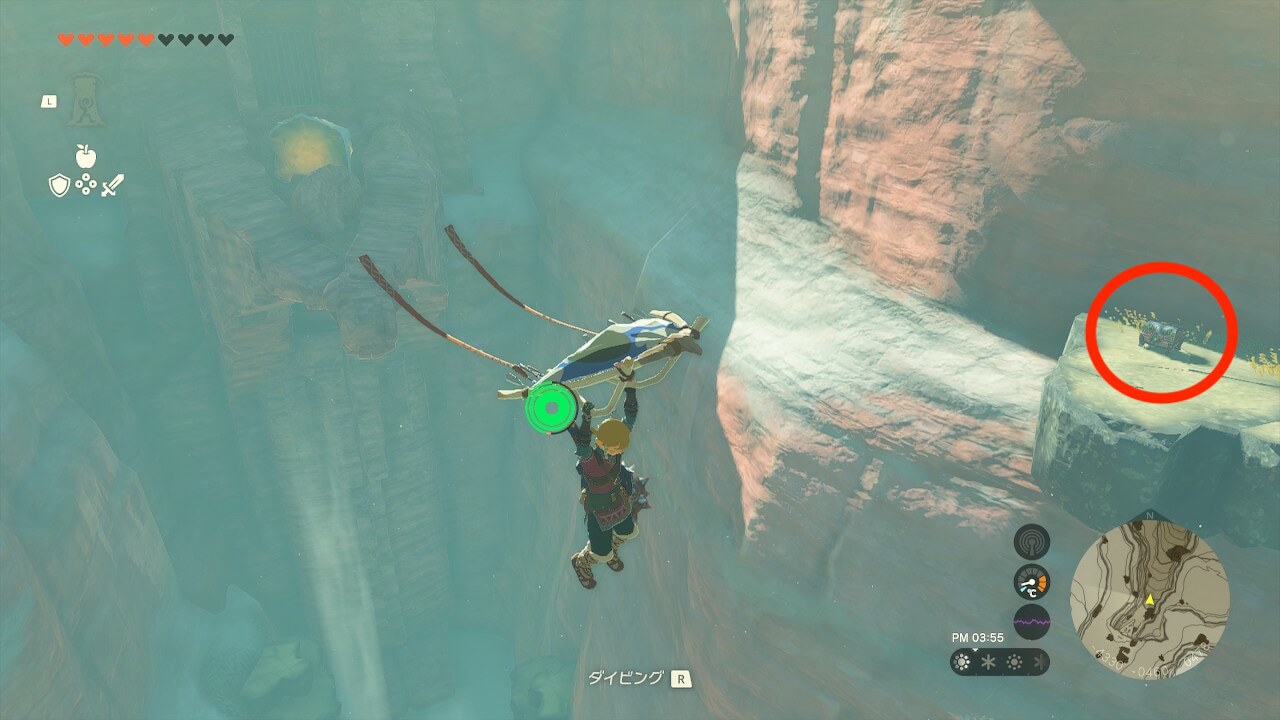
Task: Open the weather forecast bar
Action: coord(1000,662)
